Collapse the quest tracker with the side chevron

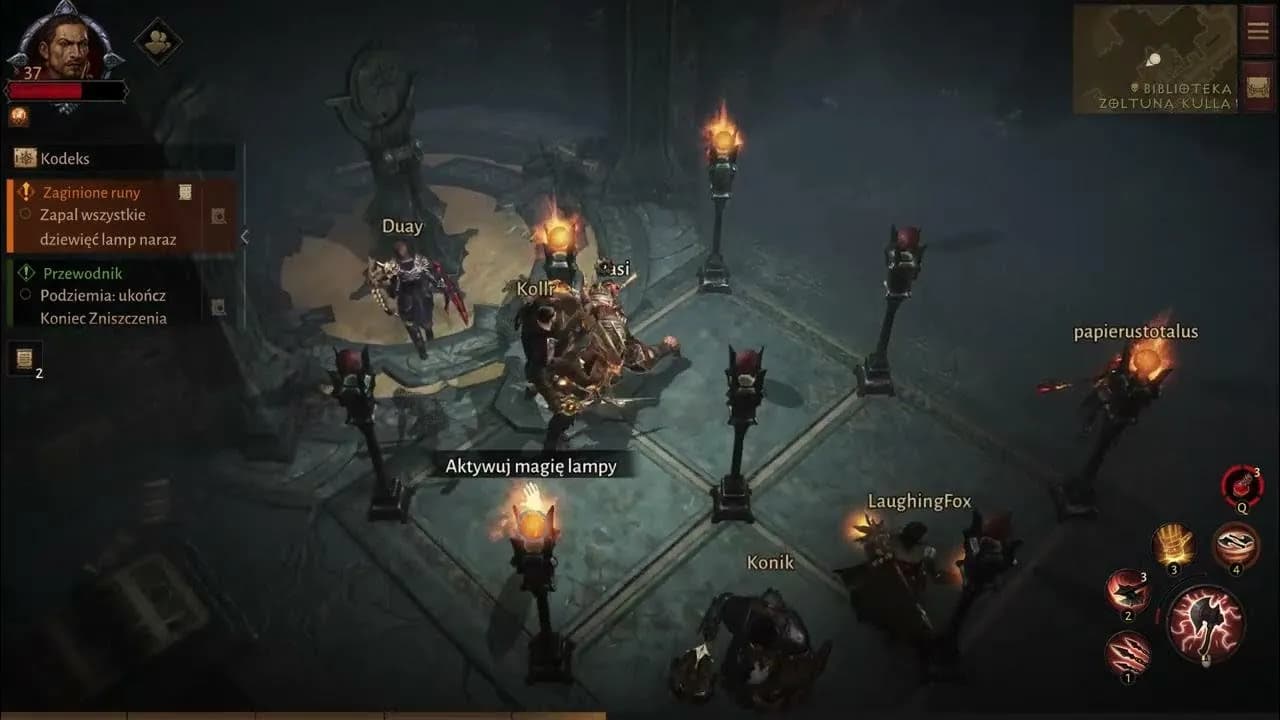point(244,237)
